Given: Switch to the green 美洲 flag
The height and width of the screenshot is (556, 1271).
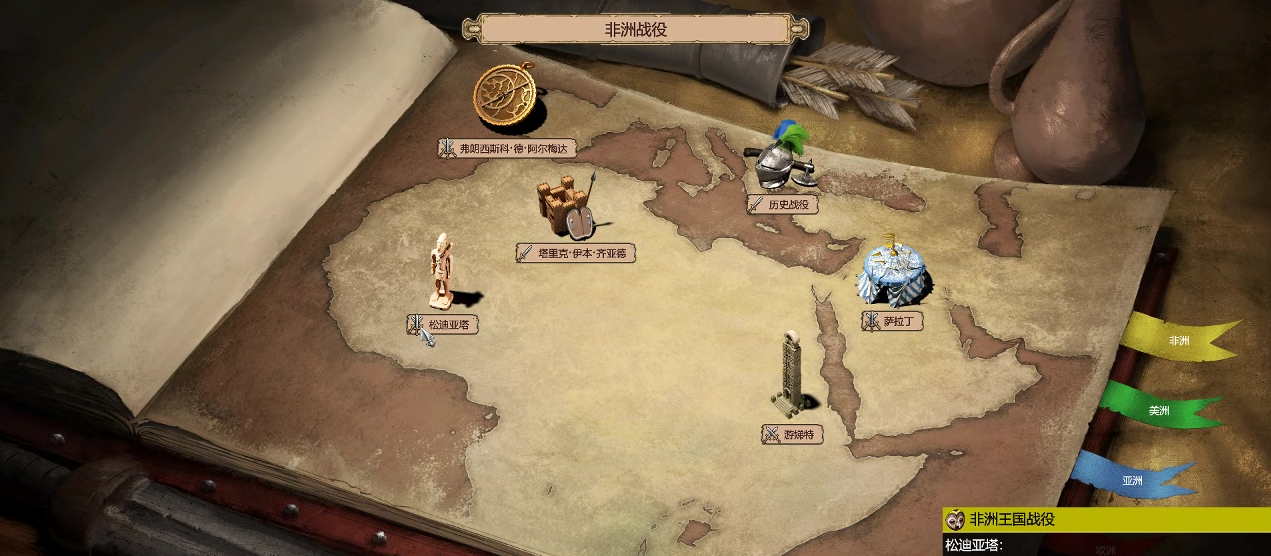Looking at the screenshot, I should 1158,410.
